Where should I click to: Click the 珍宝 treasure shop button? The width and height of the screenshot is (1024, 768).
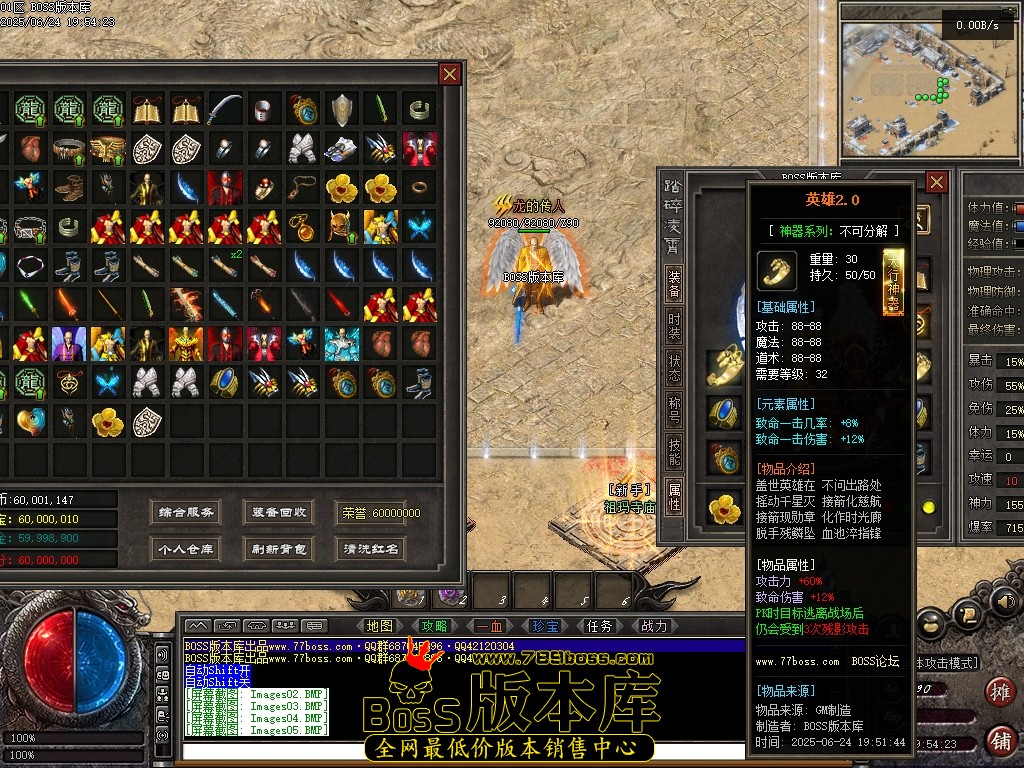click(545, 627)
